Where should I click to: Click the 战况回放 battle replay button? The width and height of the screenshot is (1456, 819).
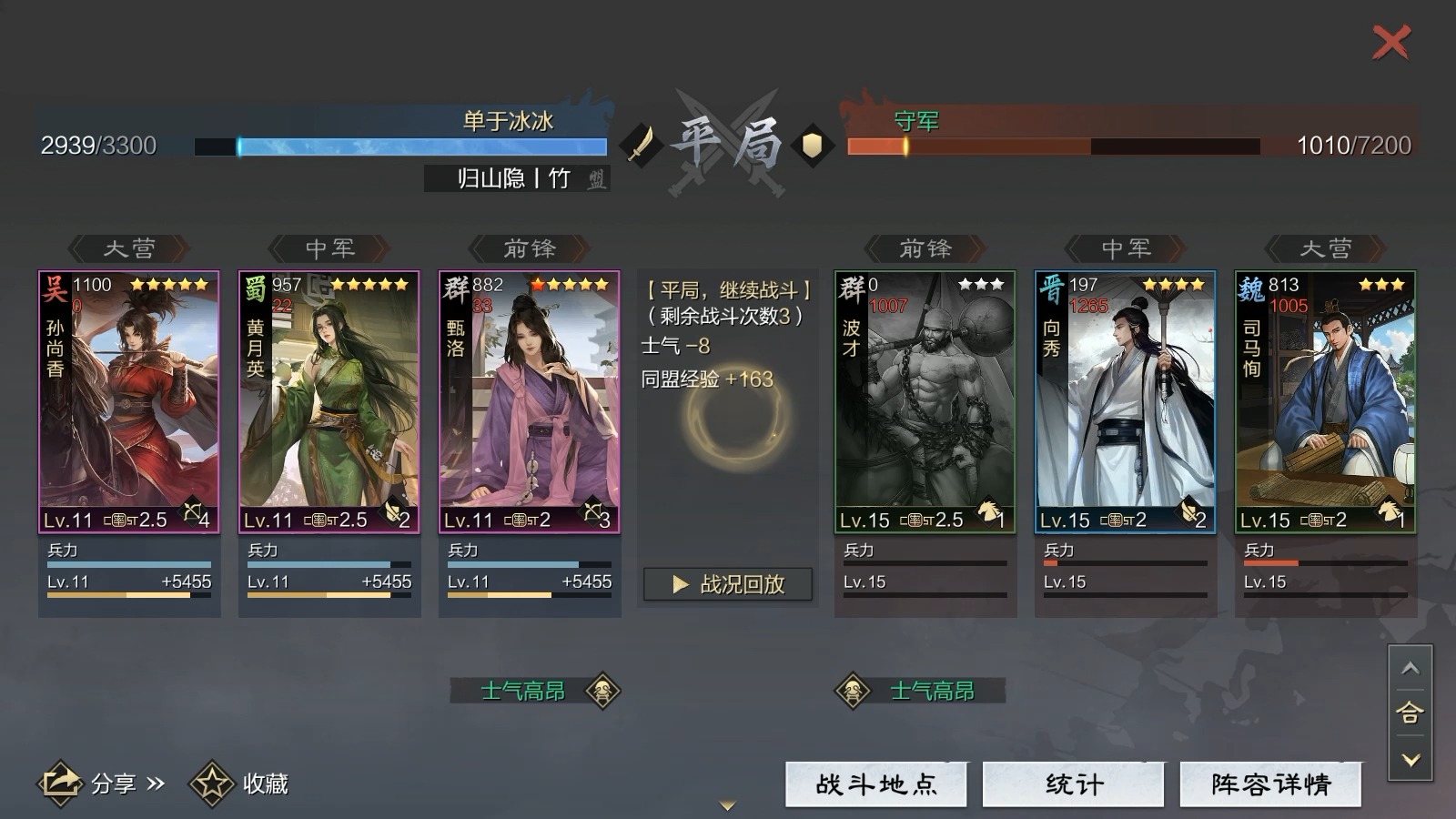(x=726, y=584)
